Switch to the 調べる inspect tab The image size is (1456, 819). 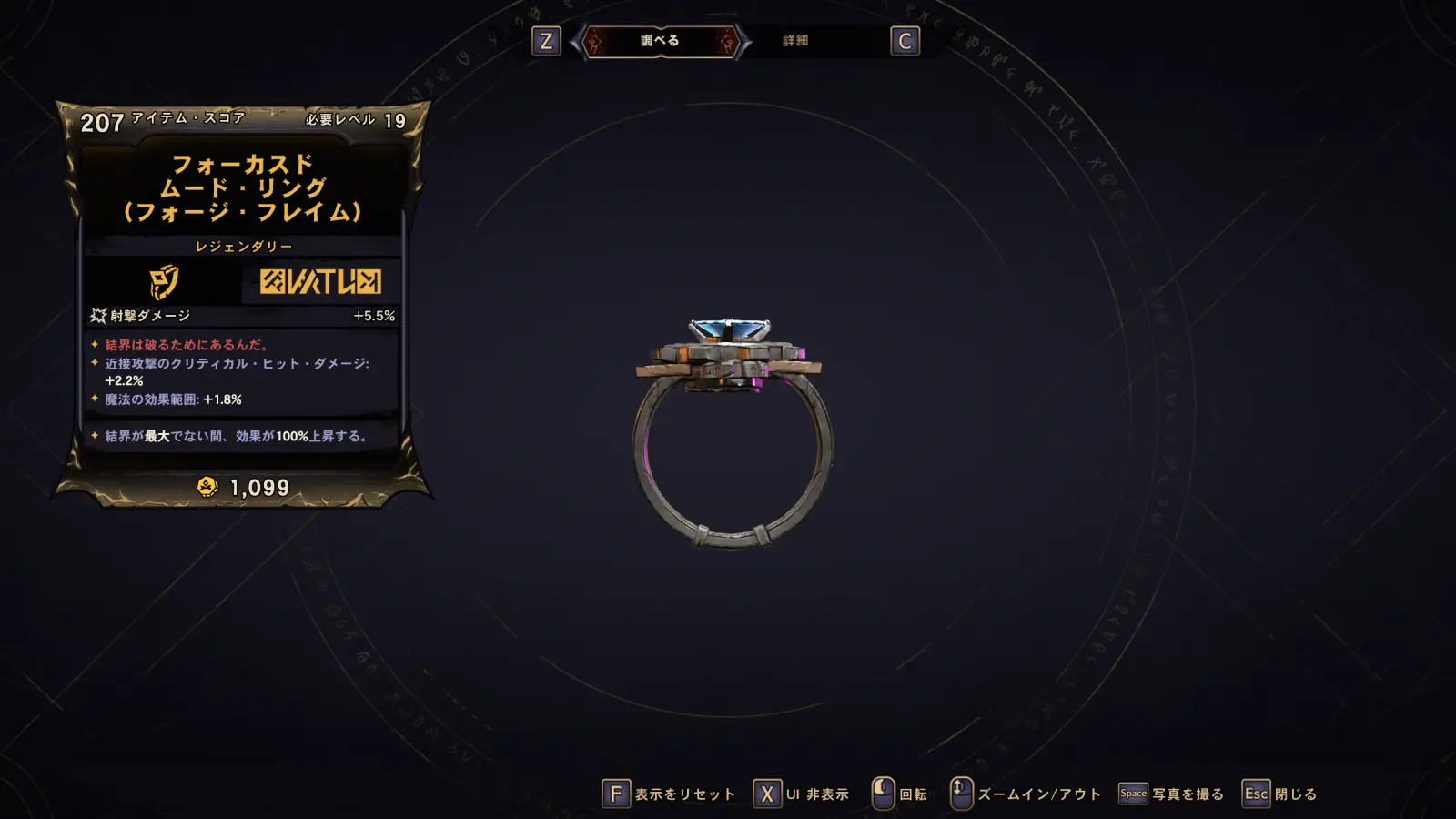pos(660,41)
